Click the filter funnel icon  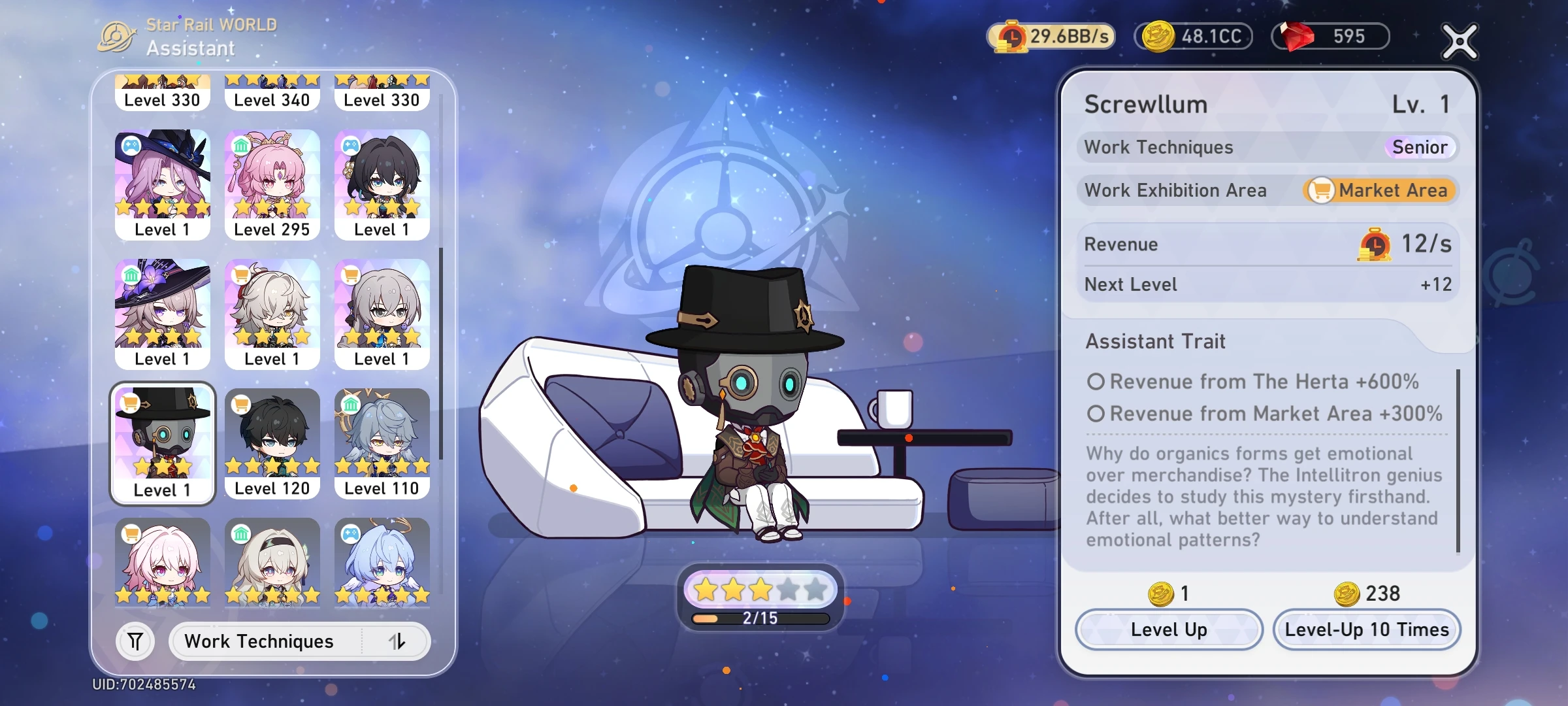tap(134, 641)
